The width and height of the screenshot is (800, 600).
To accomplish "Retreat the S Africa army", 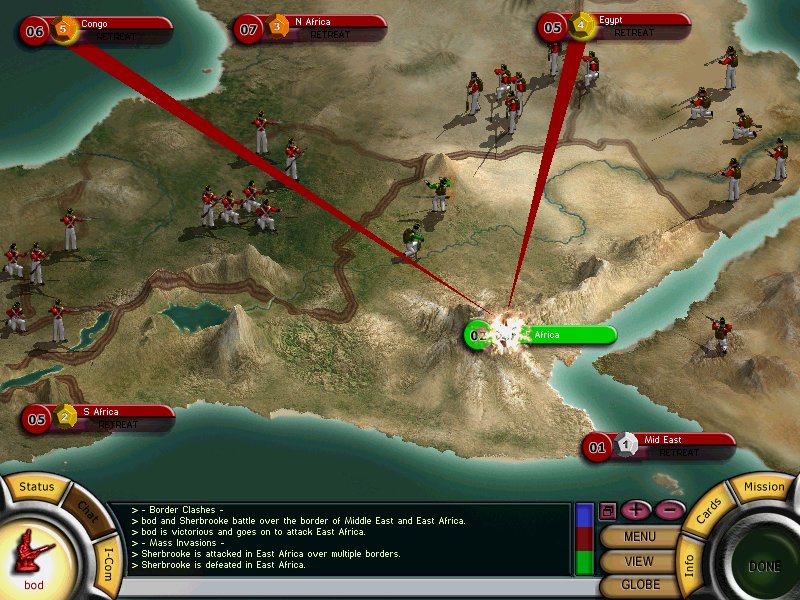I will click(118, 424).
